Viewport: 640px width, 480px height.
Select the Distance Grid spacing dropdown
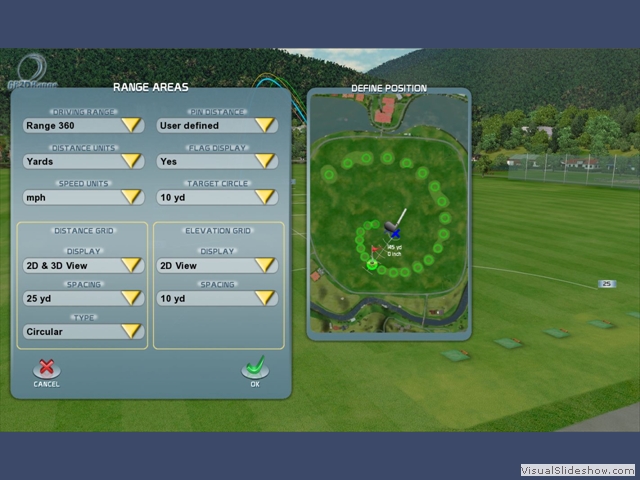(x=83, y=298)
